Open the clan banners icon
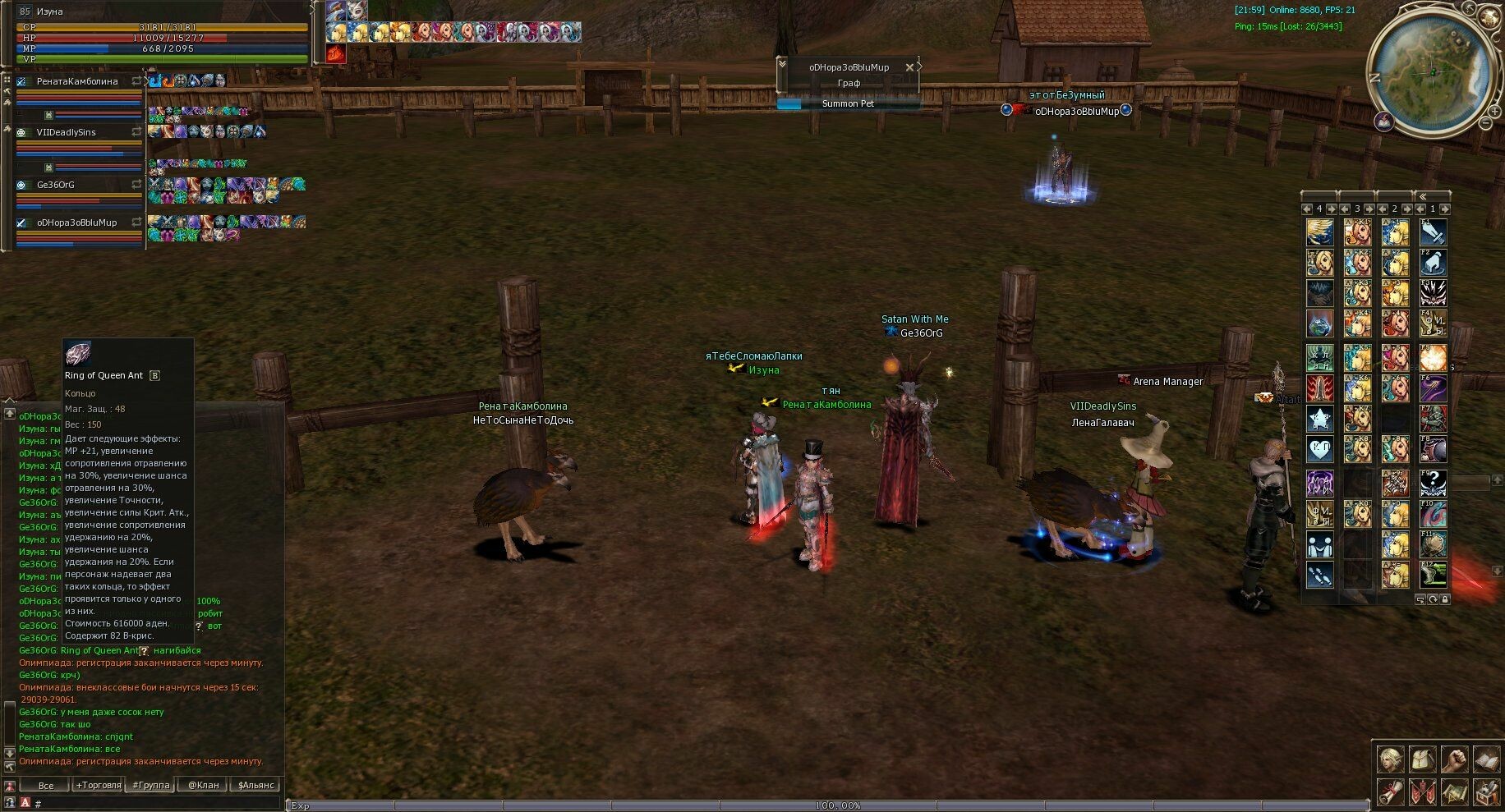The height and width of the screenshot is (812, 1505). point(1423,792)
